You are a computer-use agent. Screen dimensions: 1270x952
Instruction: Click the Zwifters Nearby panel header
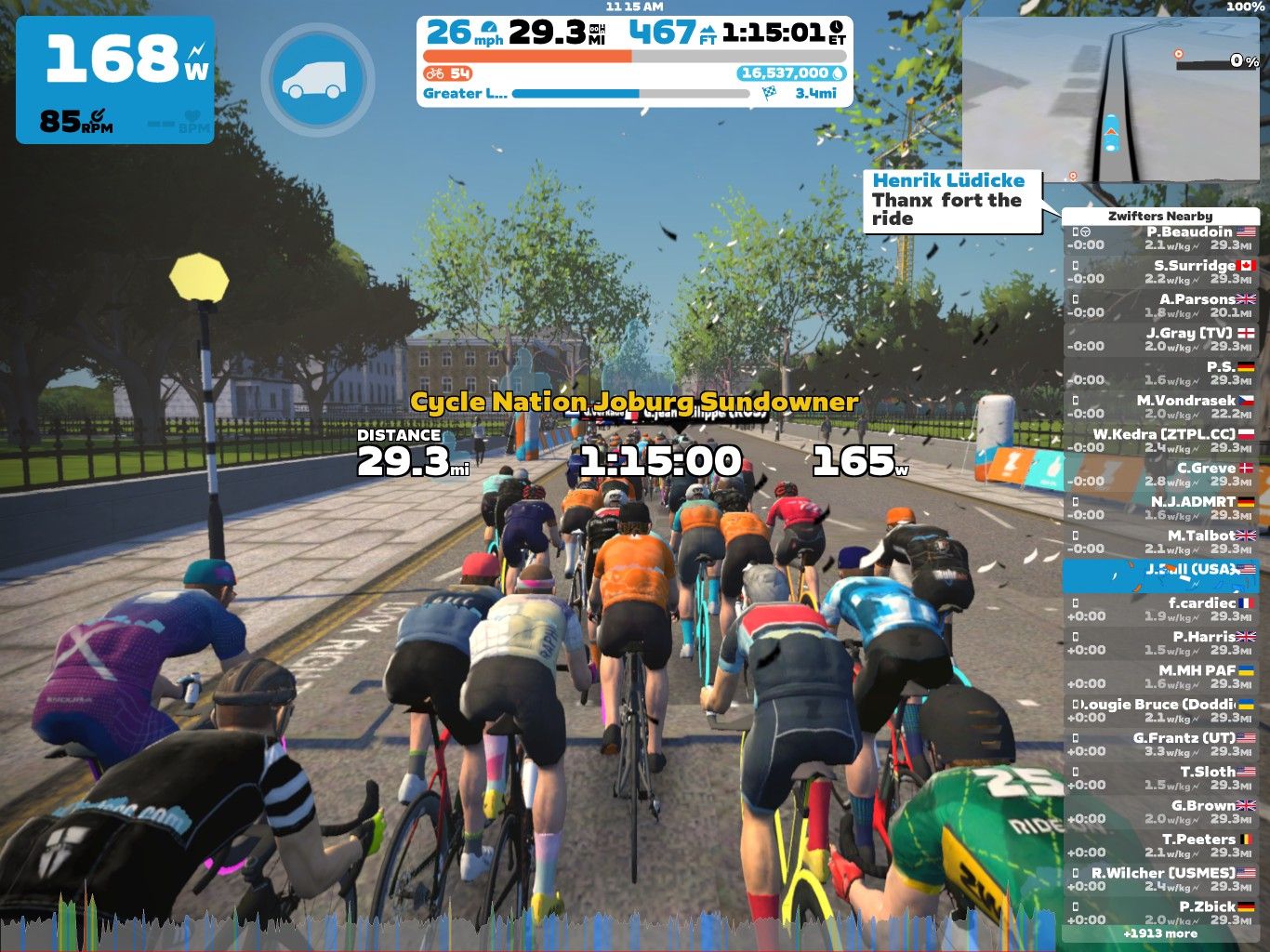tap(1159, 215)
